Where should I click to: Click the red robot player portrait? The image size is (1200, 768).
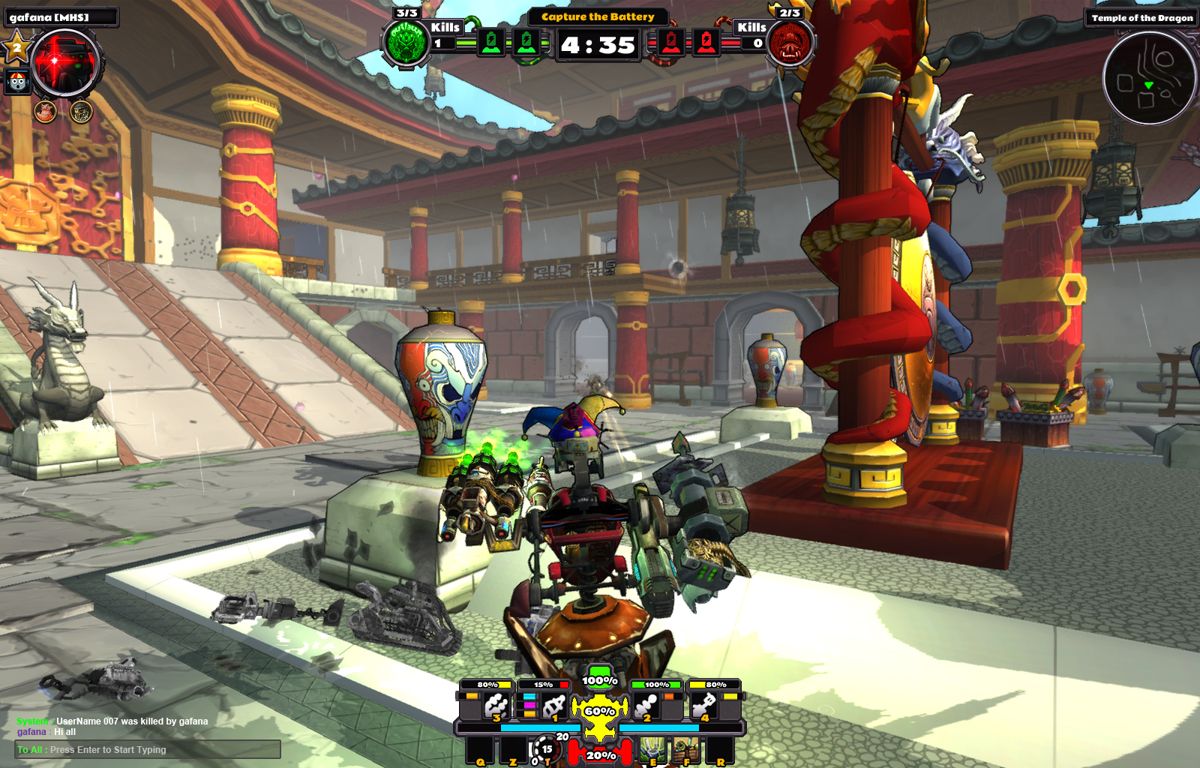click(x=66, y=63)
